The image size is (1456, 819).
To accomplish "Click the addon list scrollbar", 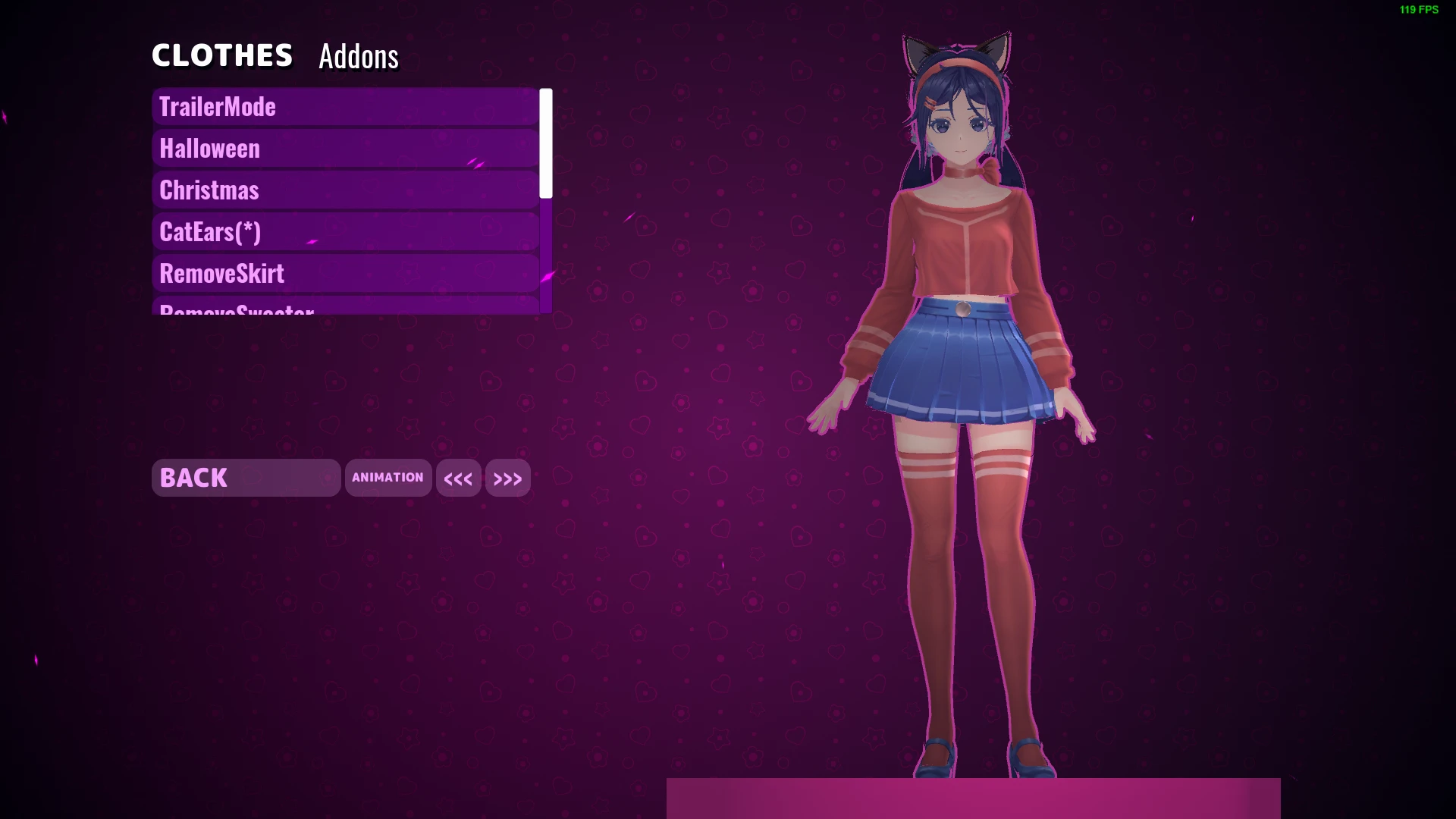I will pos(545,140).
